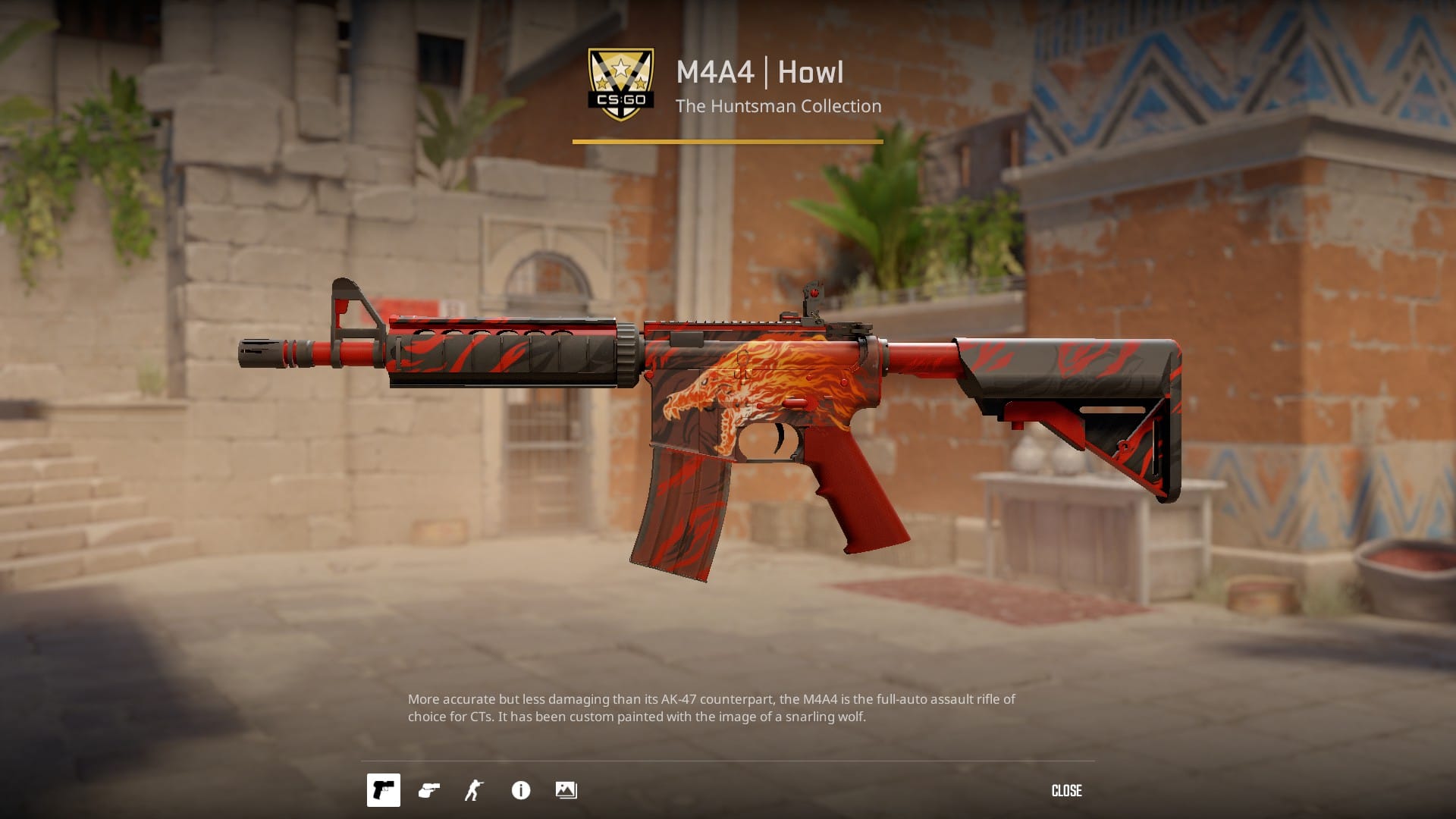Click the CLOSE button

(x=1066, y=791)
